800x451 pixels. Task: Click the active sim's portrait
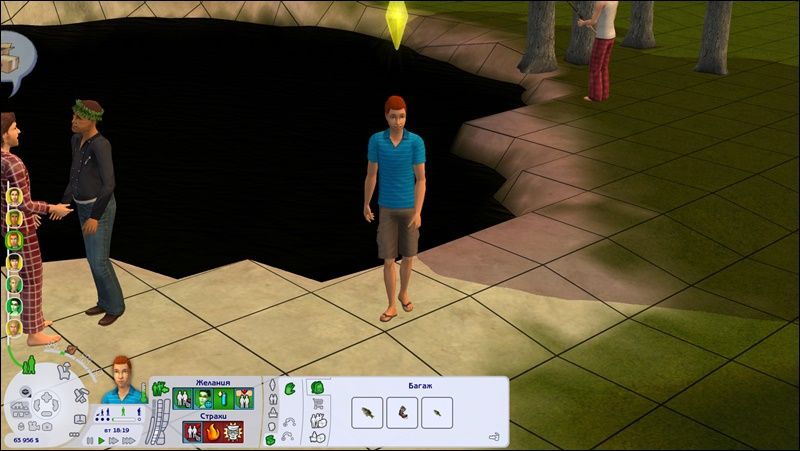click(122, 377)
